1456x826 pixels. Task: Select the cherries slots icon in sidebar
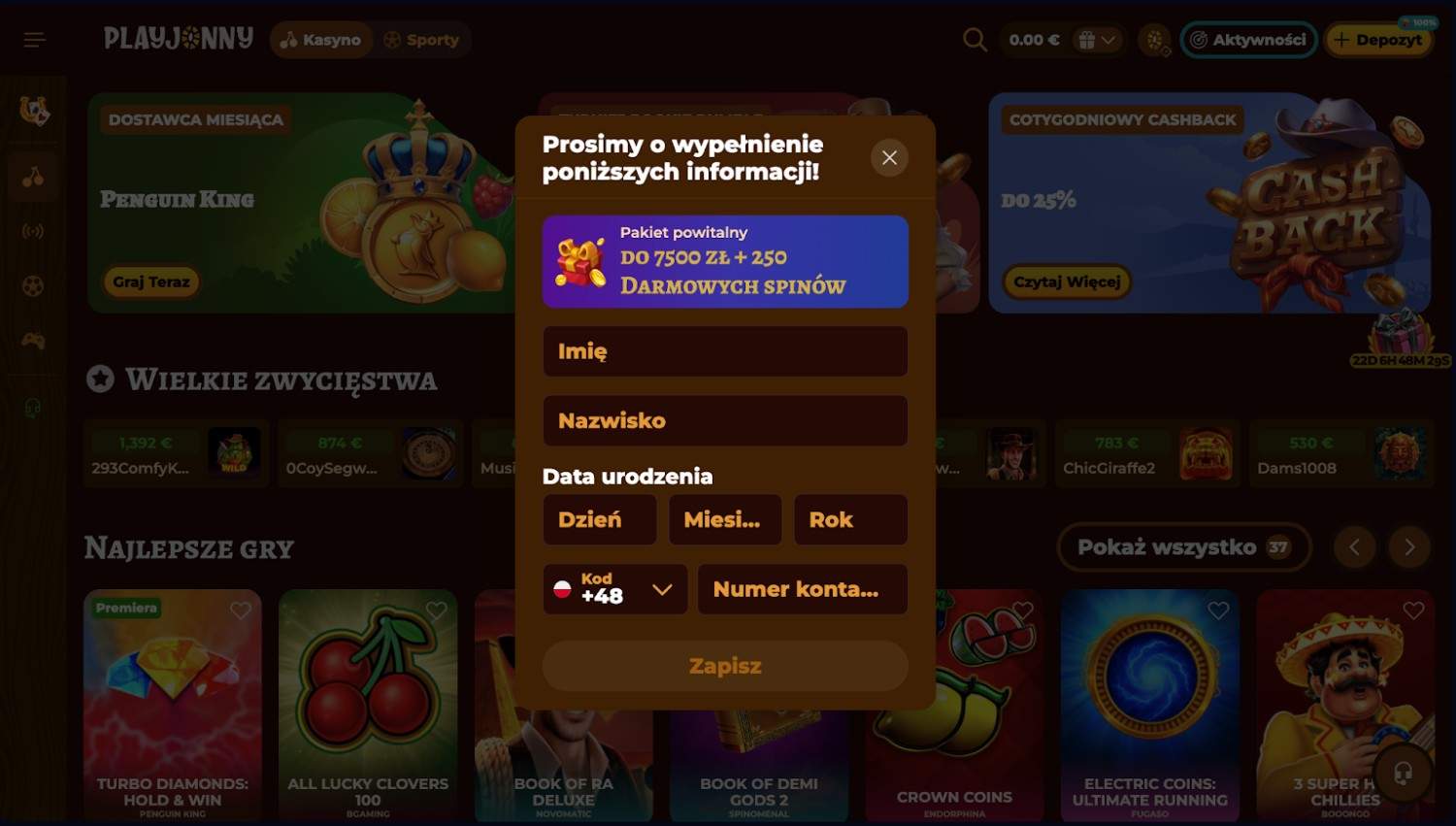tap(33, 177)
